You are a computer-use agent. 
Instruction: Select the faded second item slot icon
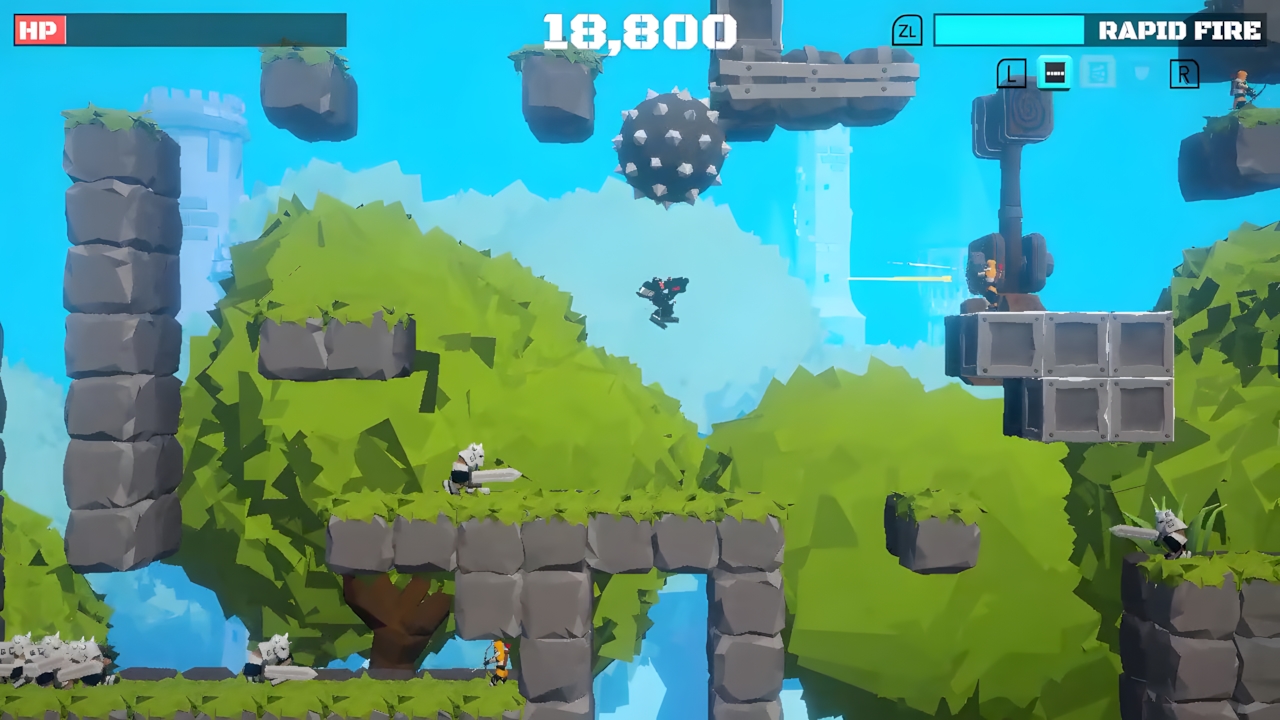[x=1097, y=73]
